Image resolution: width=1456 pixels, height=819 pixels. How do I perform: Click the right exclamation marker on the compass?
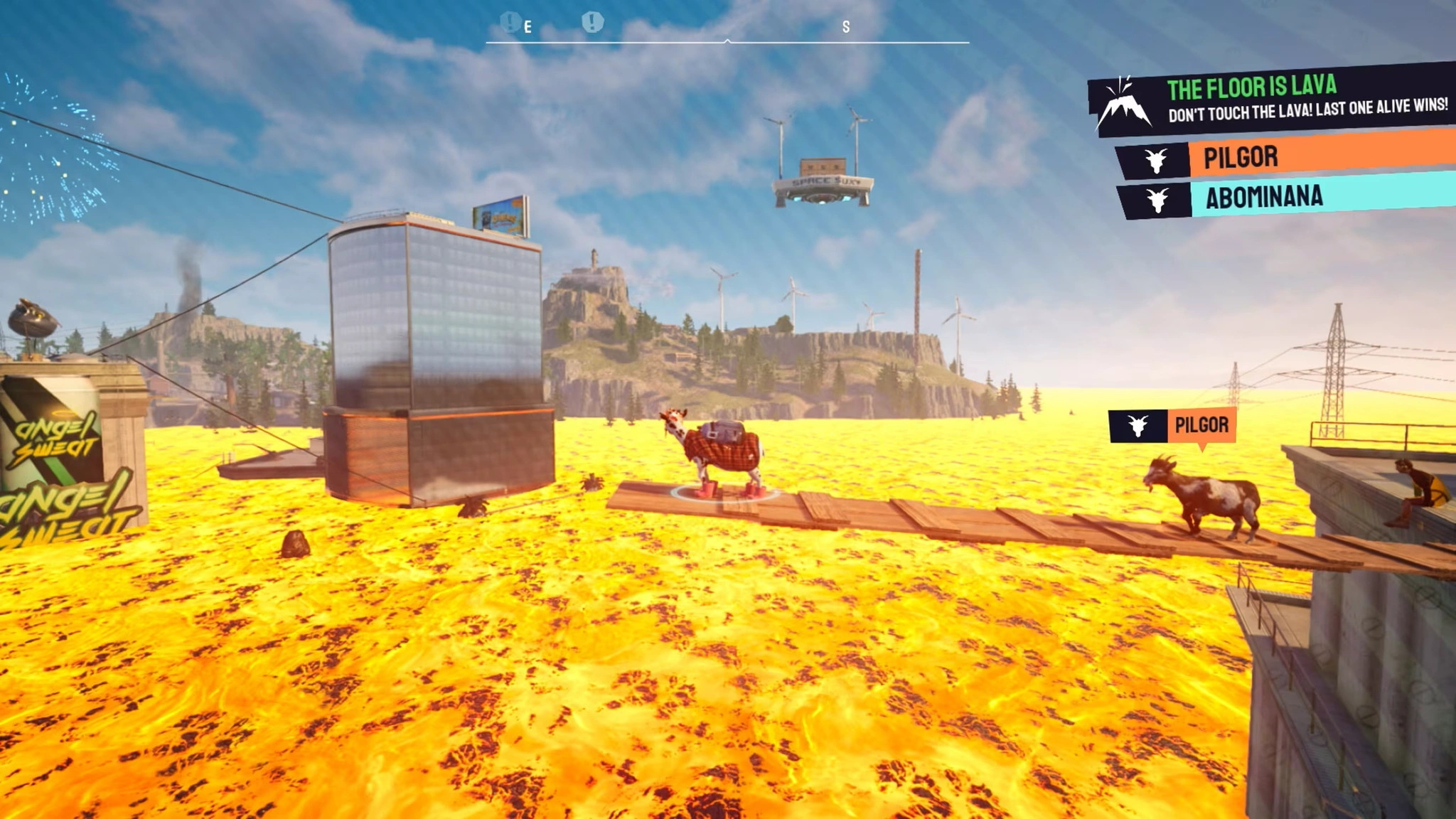pyautogui.click(x=594, y=22)
